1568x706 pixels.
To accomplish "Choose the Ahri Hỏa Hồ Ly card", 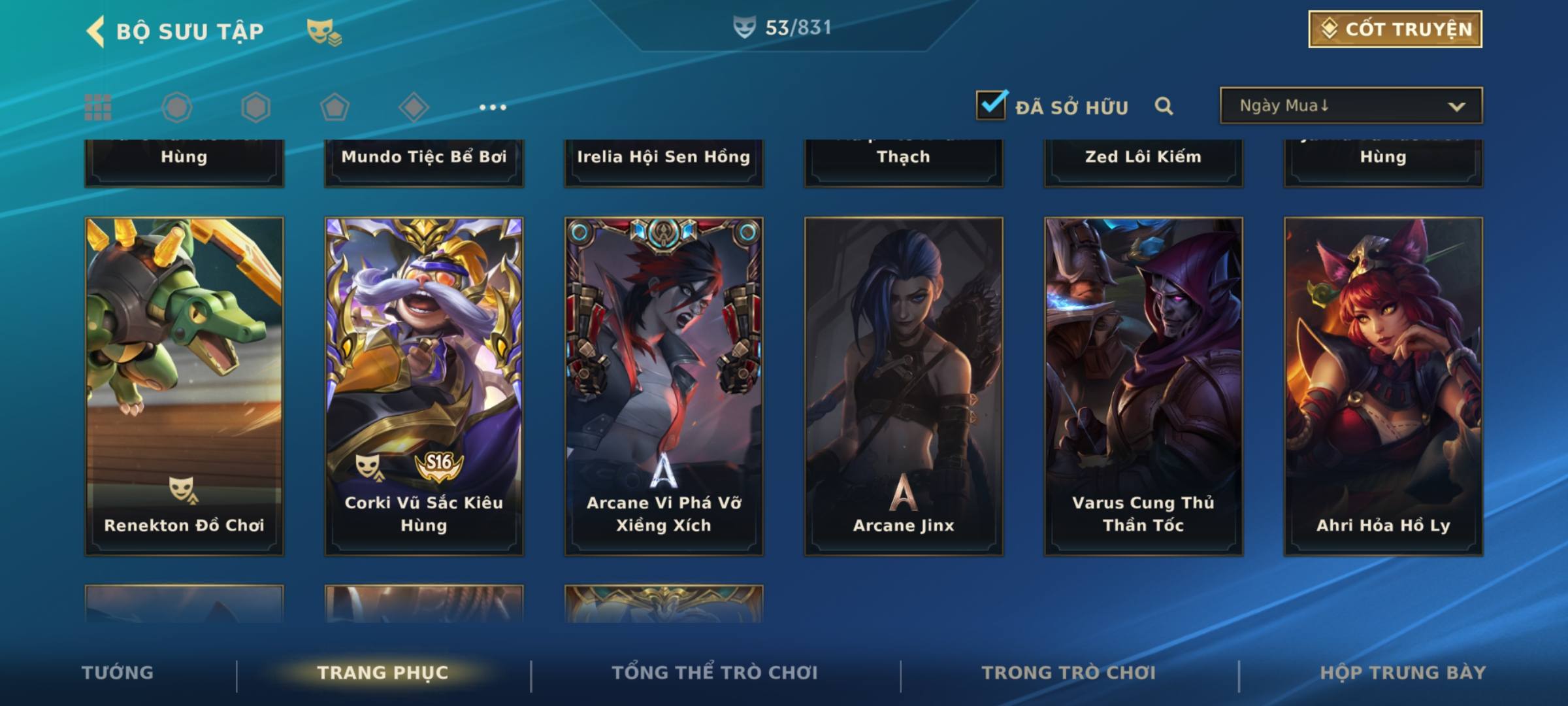I will click(1383, 386).
